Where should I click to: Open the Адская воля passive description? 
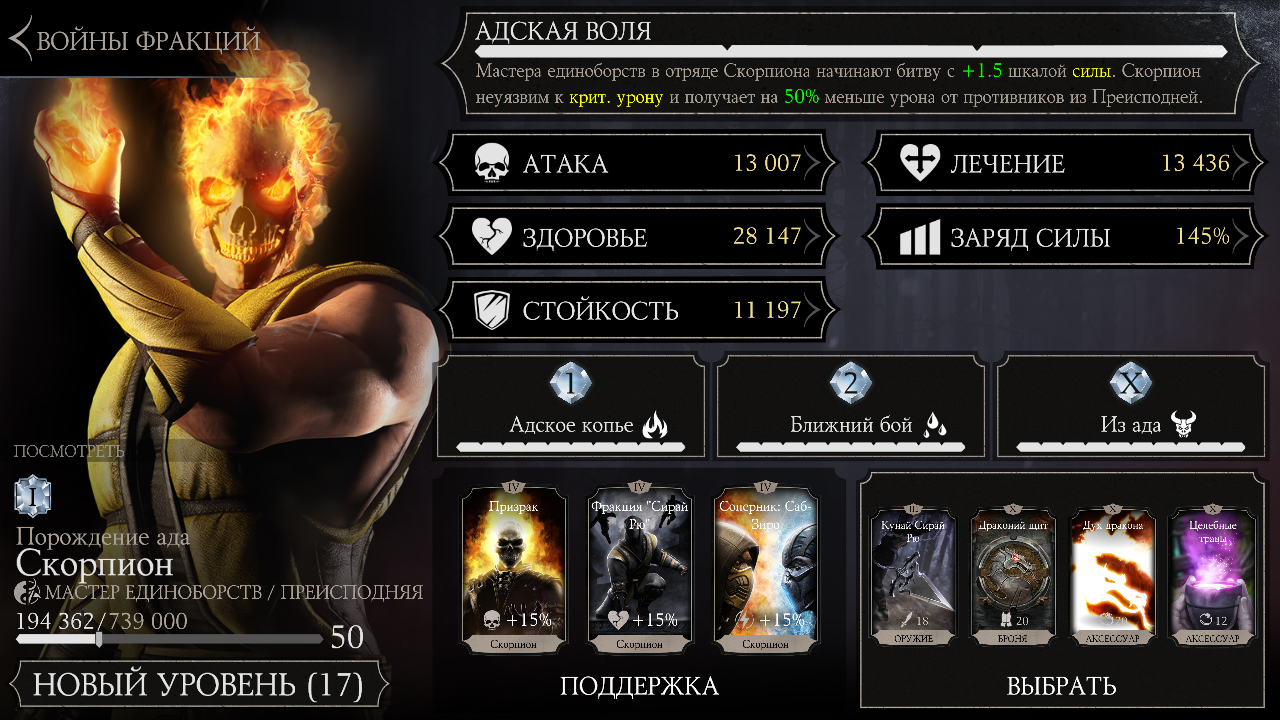(850, 65)
